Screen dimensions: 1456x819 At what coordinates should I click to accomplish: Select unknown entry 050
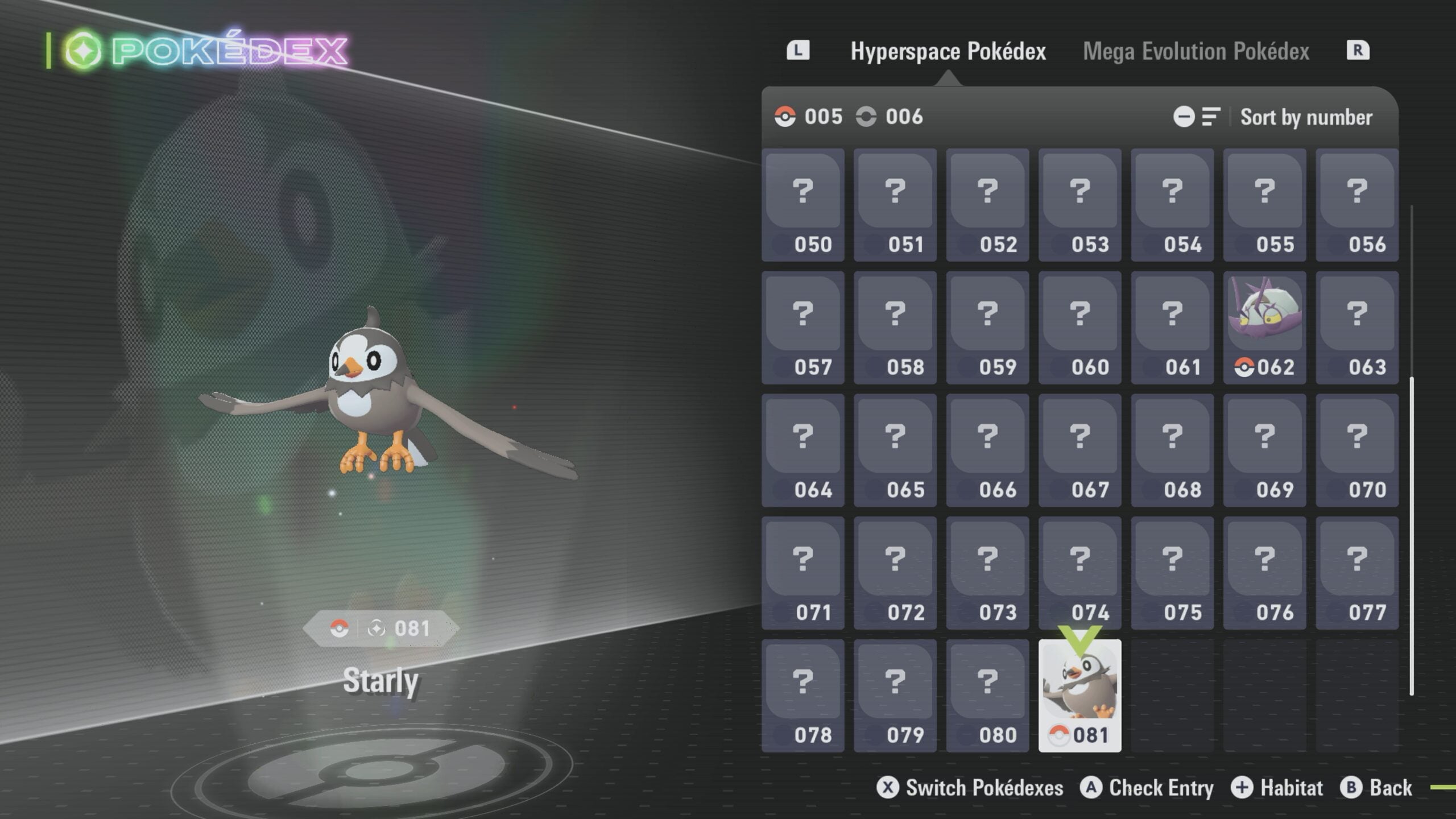tap(803, 205)
